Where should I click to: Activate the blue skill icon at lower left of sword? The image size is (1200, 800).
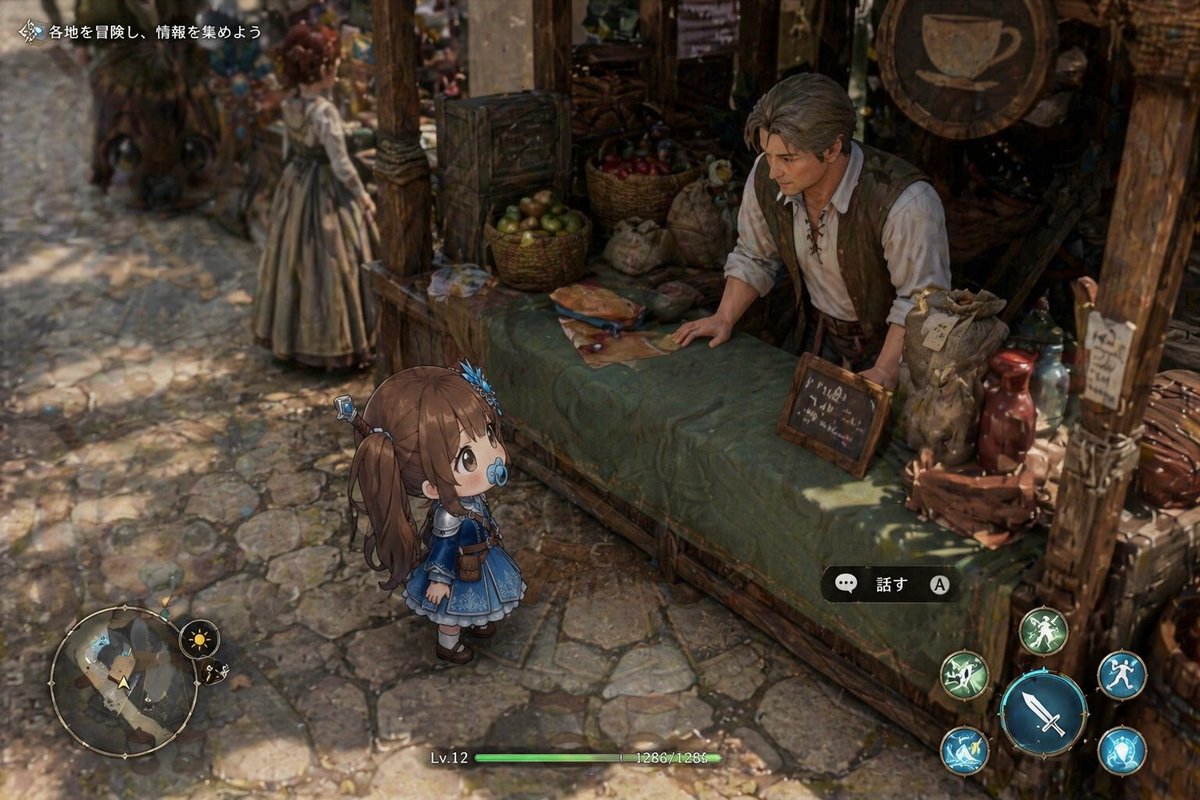(x=965, y=750)
